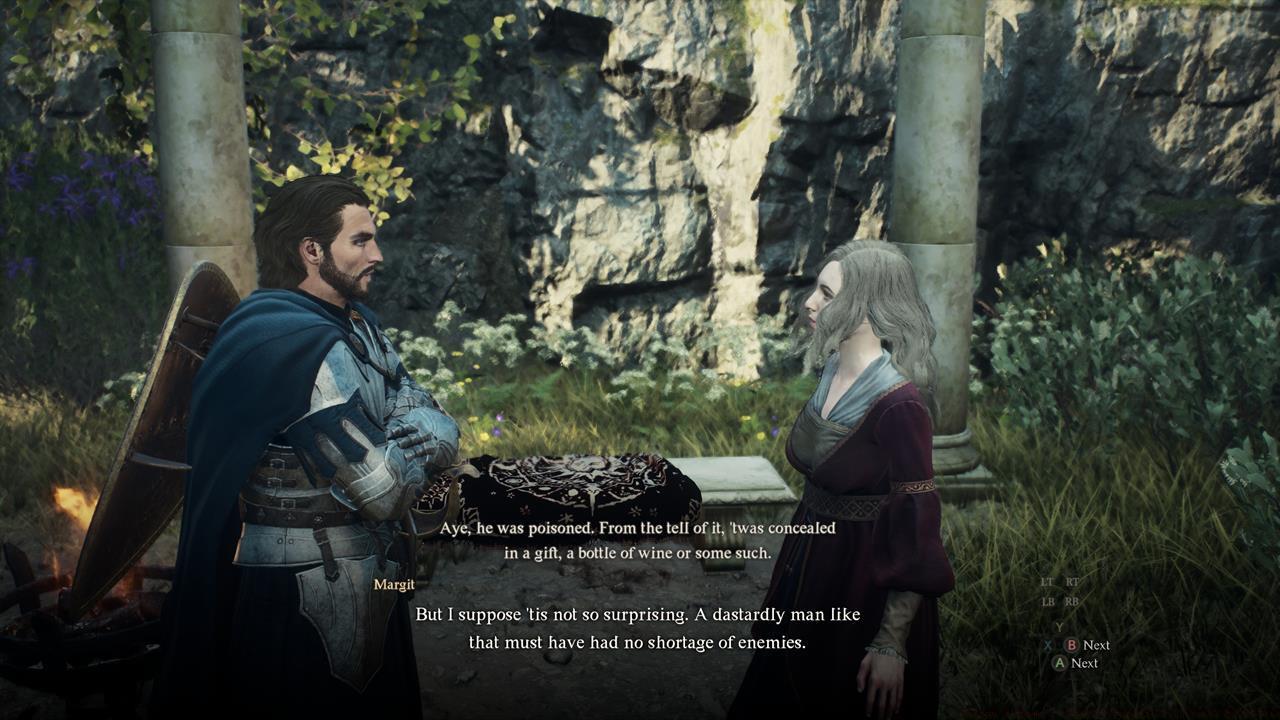Click the Y button prompt icon
Image resolution: width=1280 pixels, height=720 pixels.
point(1059,627)
